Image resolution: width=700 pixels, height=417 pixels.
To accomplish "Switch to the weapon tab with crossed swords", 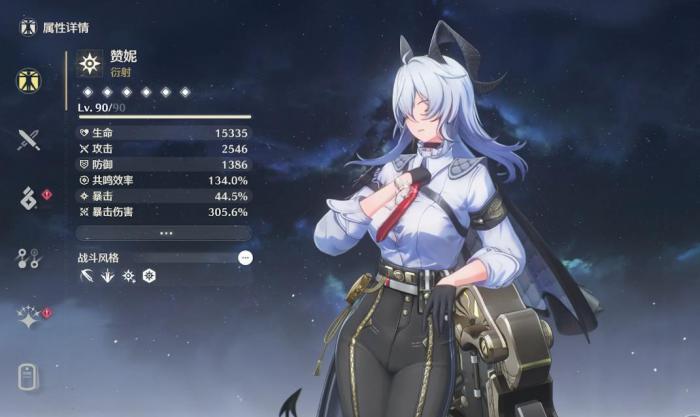I will (x=28, y=139).
